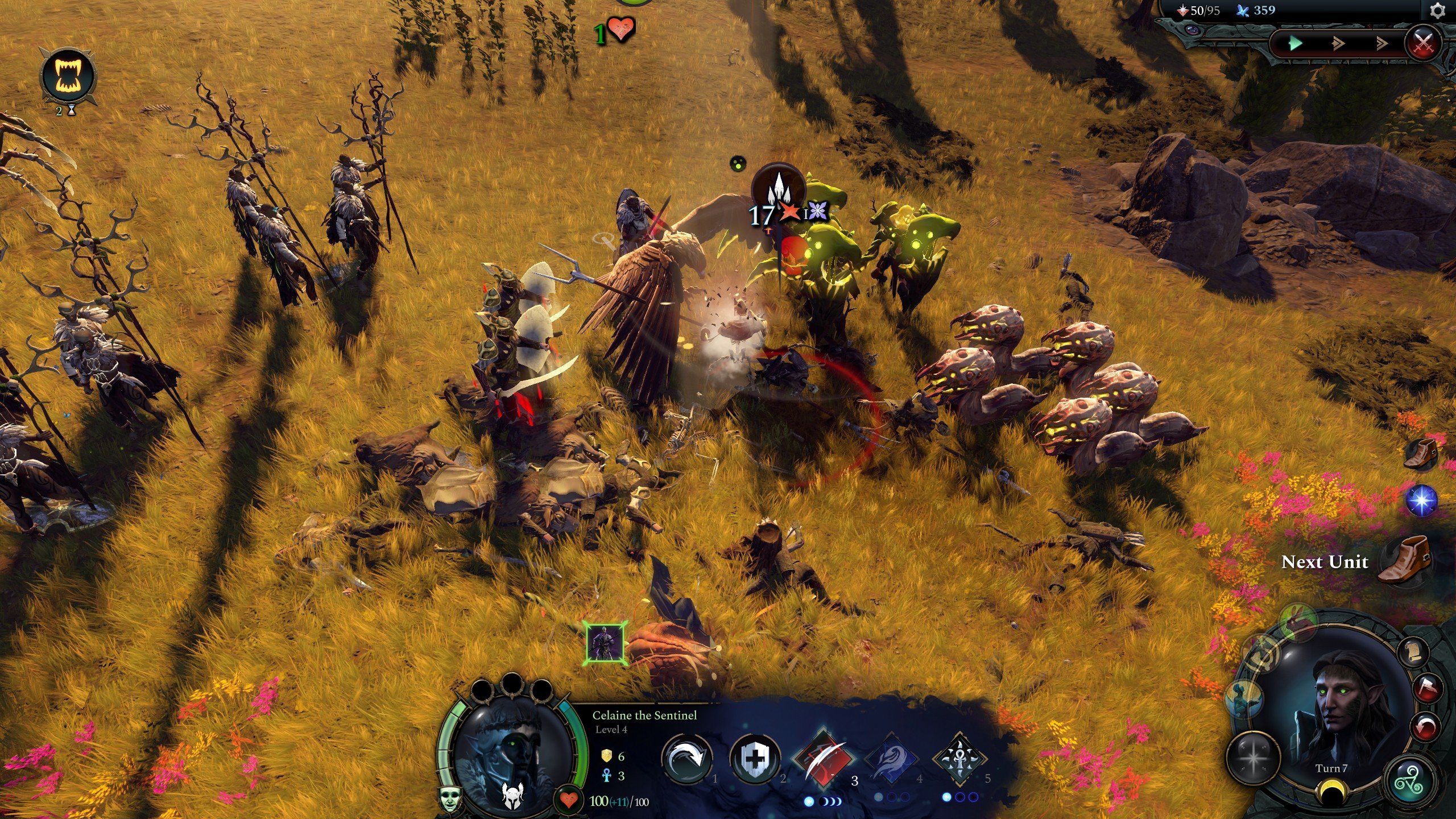Click the red flag retreat button

click(1428, 688)
